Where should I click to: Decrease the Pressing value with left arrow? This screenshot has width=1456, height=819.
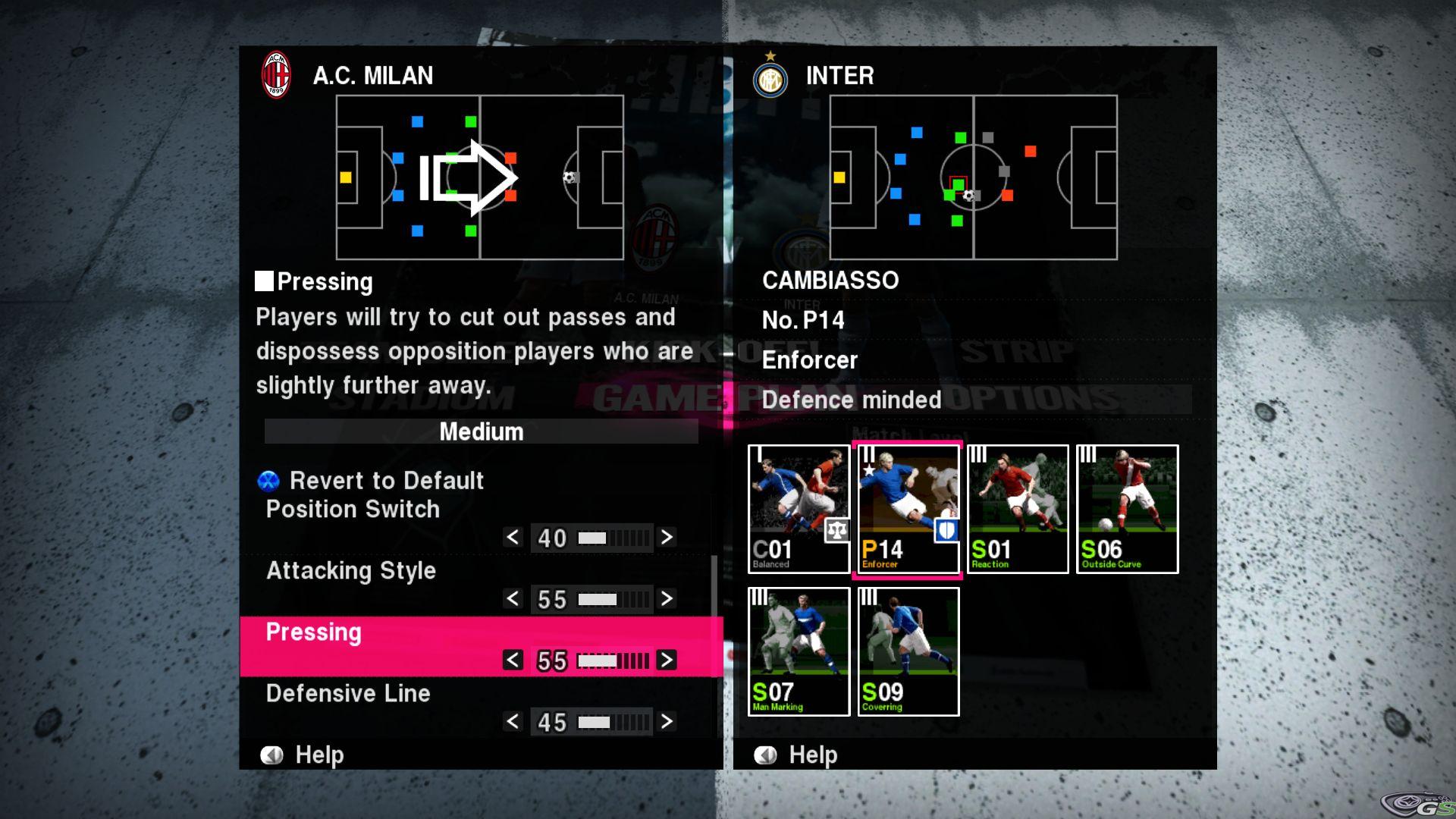(513, 660)
